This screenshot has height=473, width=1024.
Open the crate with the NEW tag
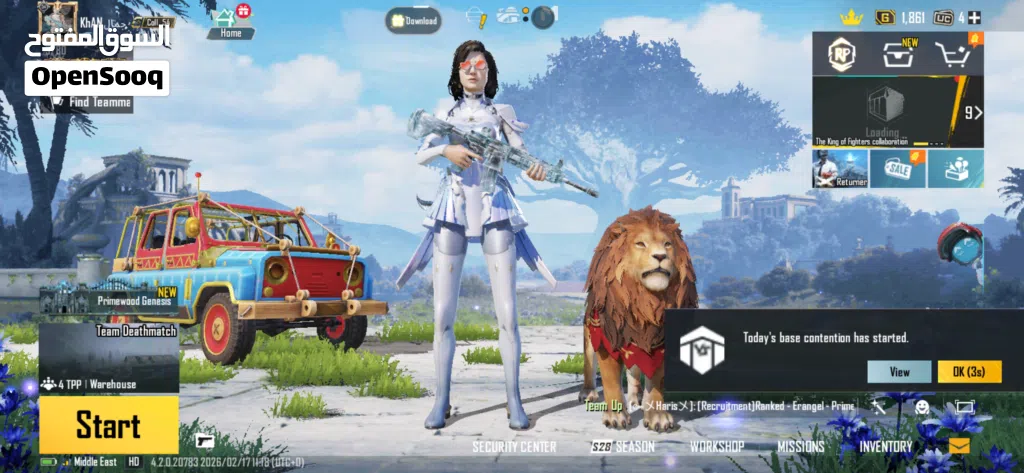click(x=897, y=56)
